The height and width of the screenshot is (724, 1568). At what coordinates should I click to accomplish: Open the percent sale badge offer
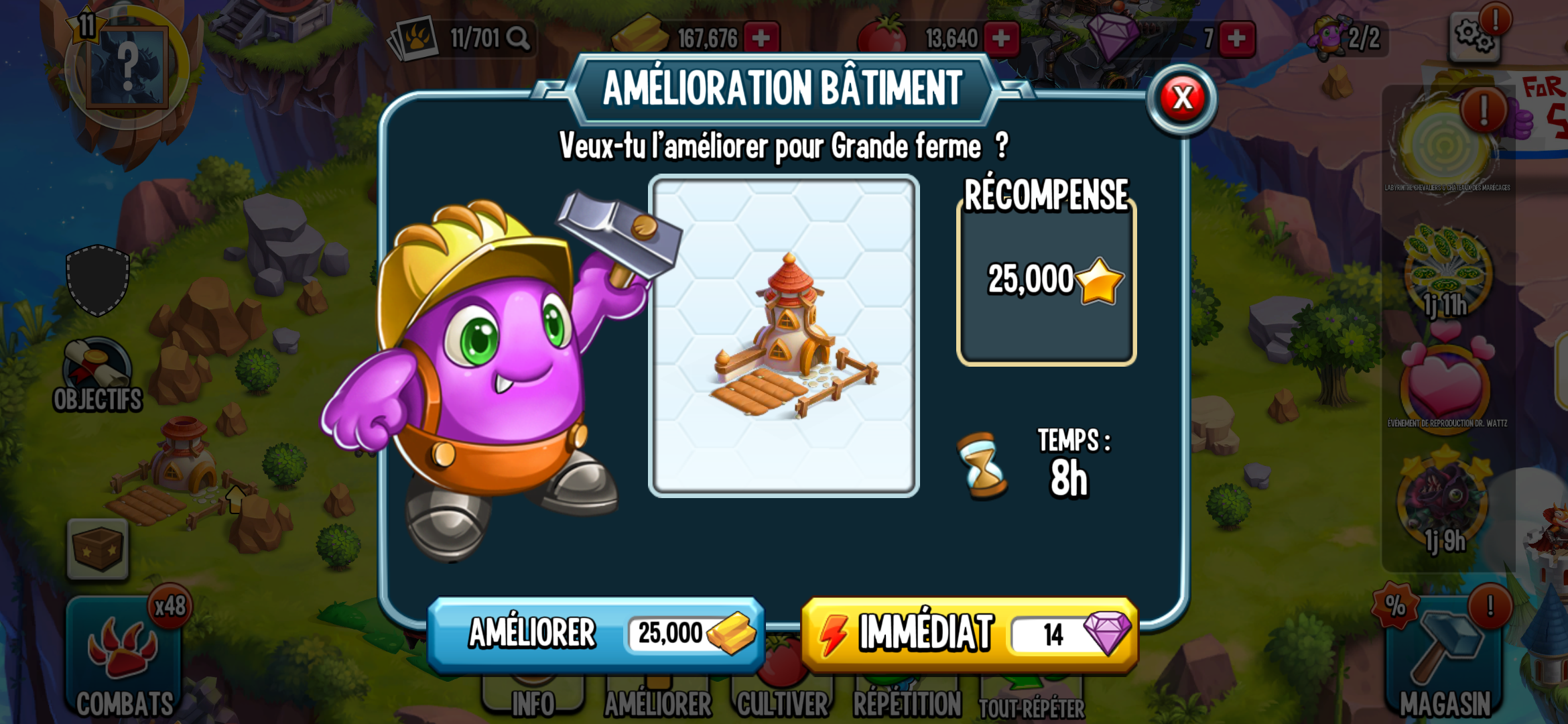[1395, 606]
